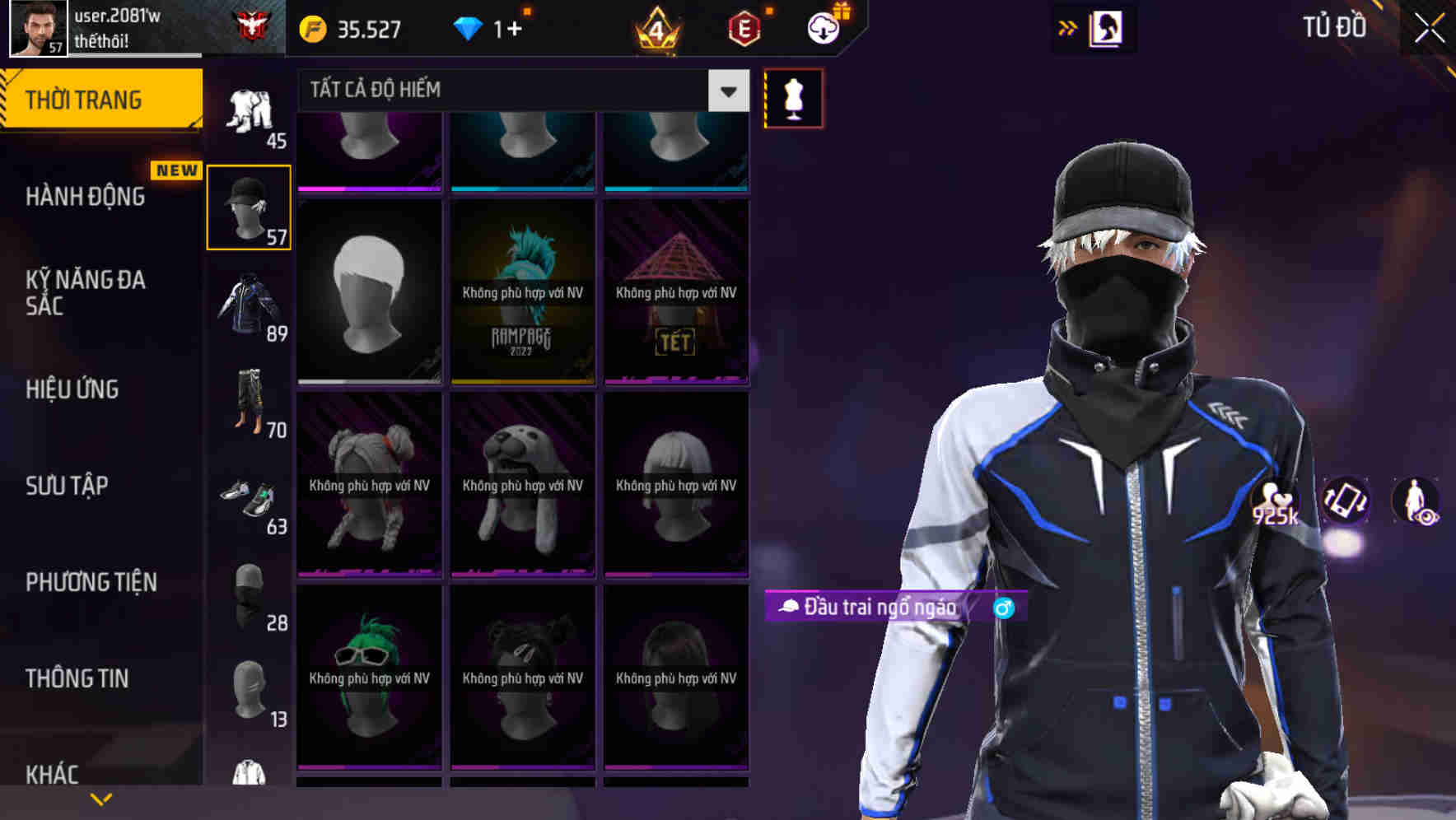The image size is (1456, 820).
Task: Select the cap headwear category with 57 items
Action: click(249, 206)
